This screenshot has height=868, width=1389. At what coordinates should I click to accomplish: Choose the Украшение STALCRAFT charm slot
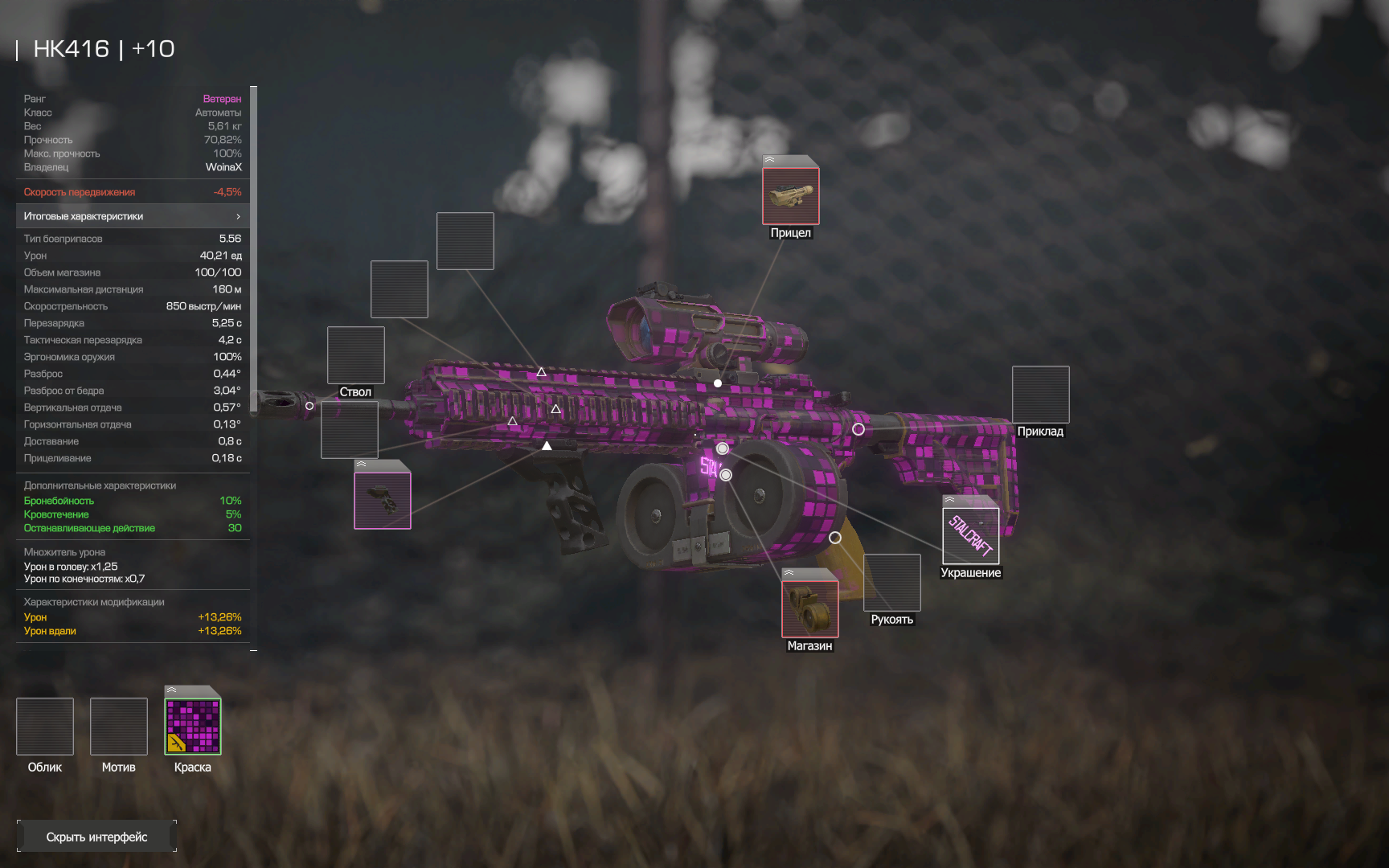click(970, 535)
